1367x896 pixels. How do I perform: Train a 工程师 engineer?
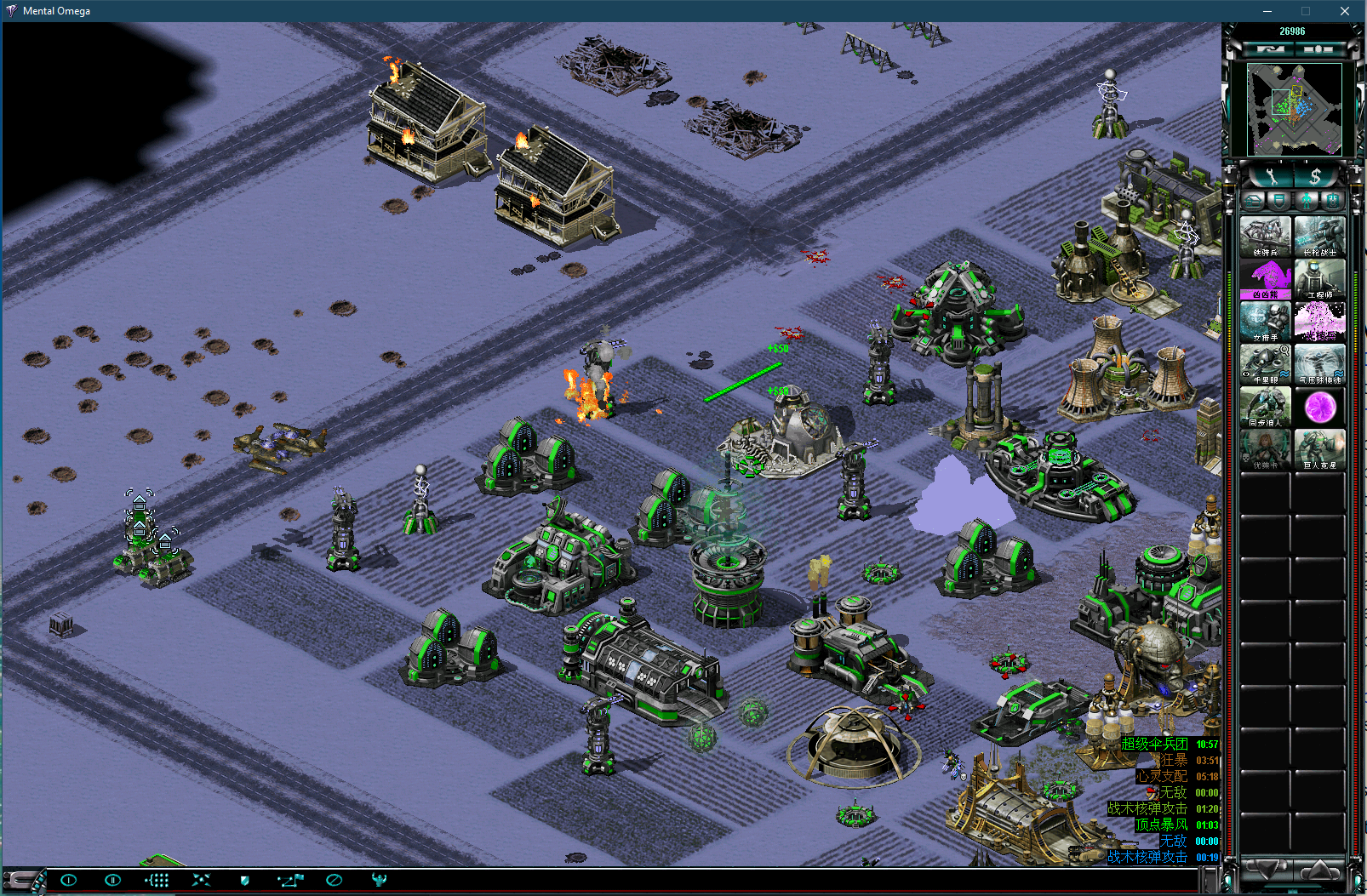pyautogui.click(x=1319, y=279)
